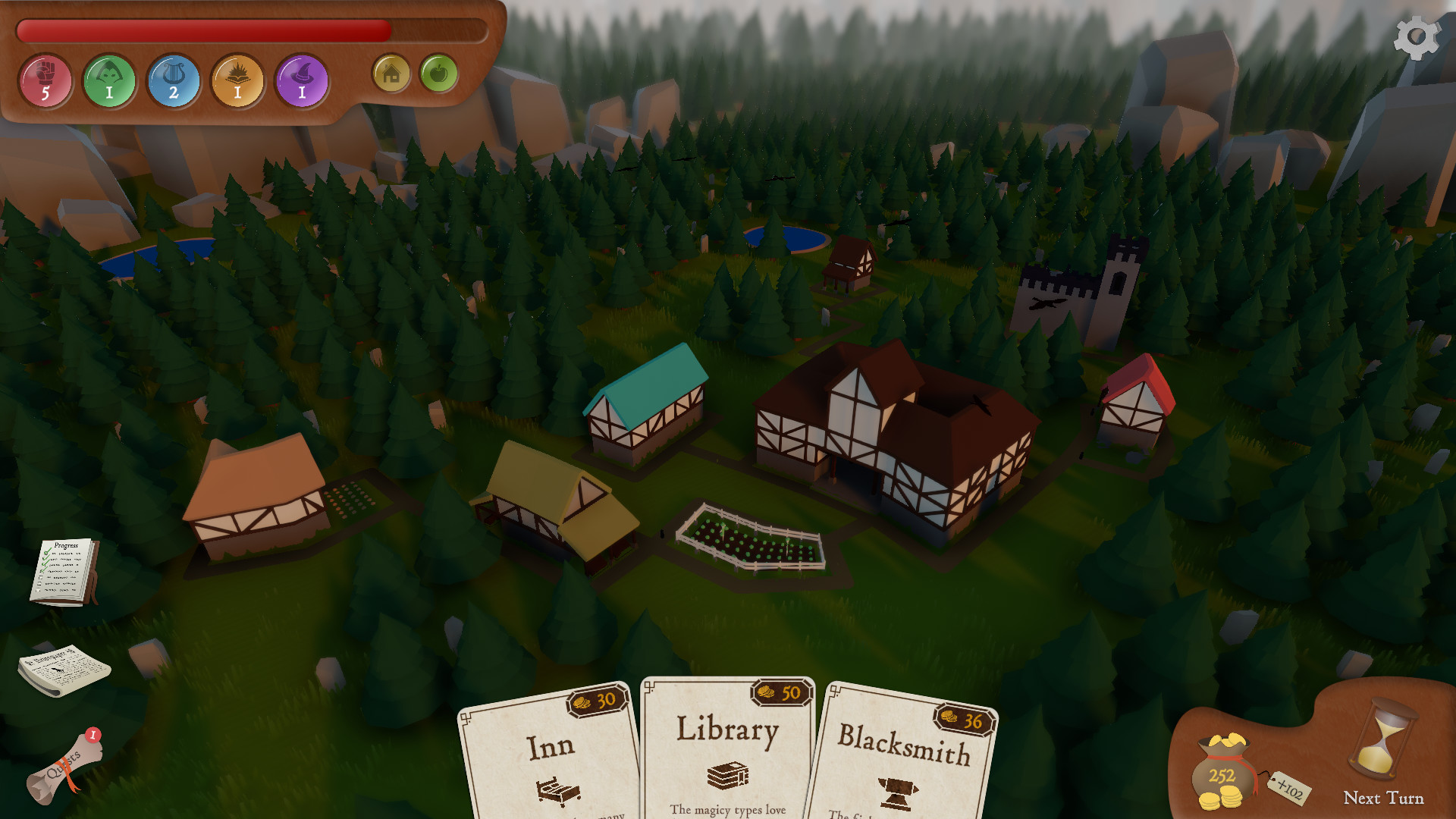End the turn with Next Turn
1456x819 pixels.
click(x=1382, y=758)
